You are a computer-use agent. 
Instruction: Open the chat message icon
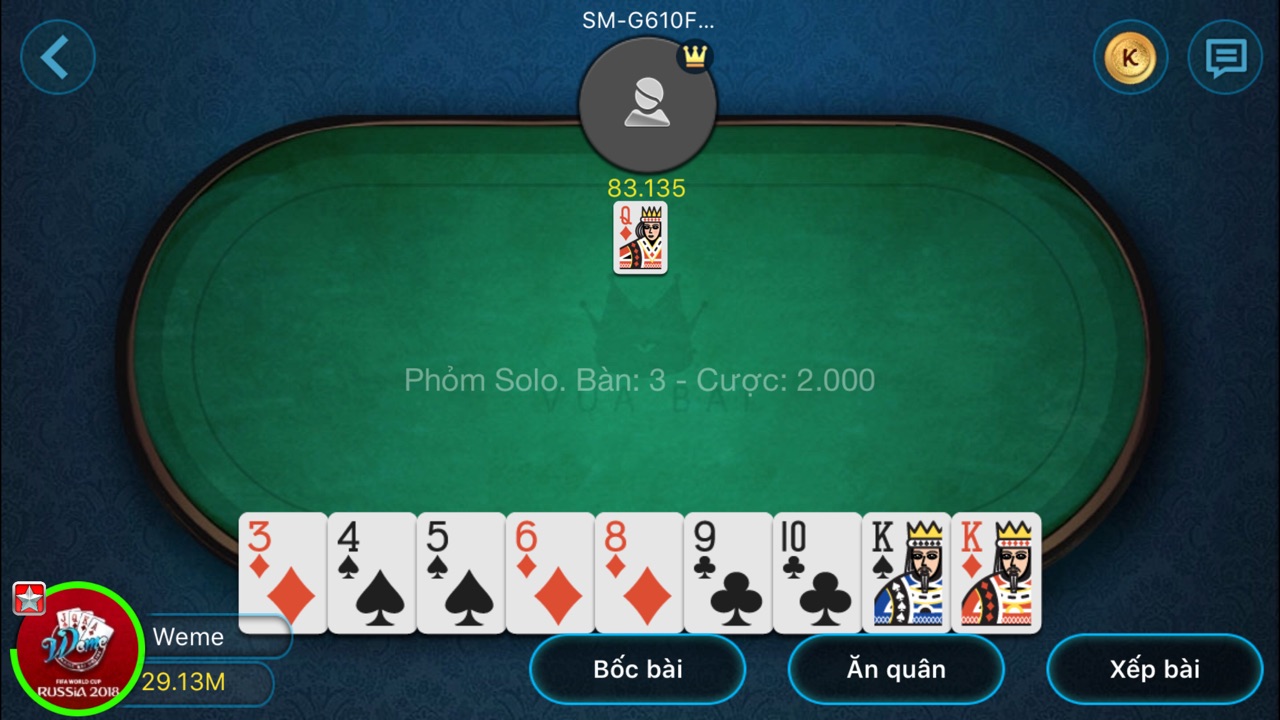[1223, 57]
